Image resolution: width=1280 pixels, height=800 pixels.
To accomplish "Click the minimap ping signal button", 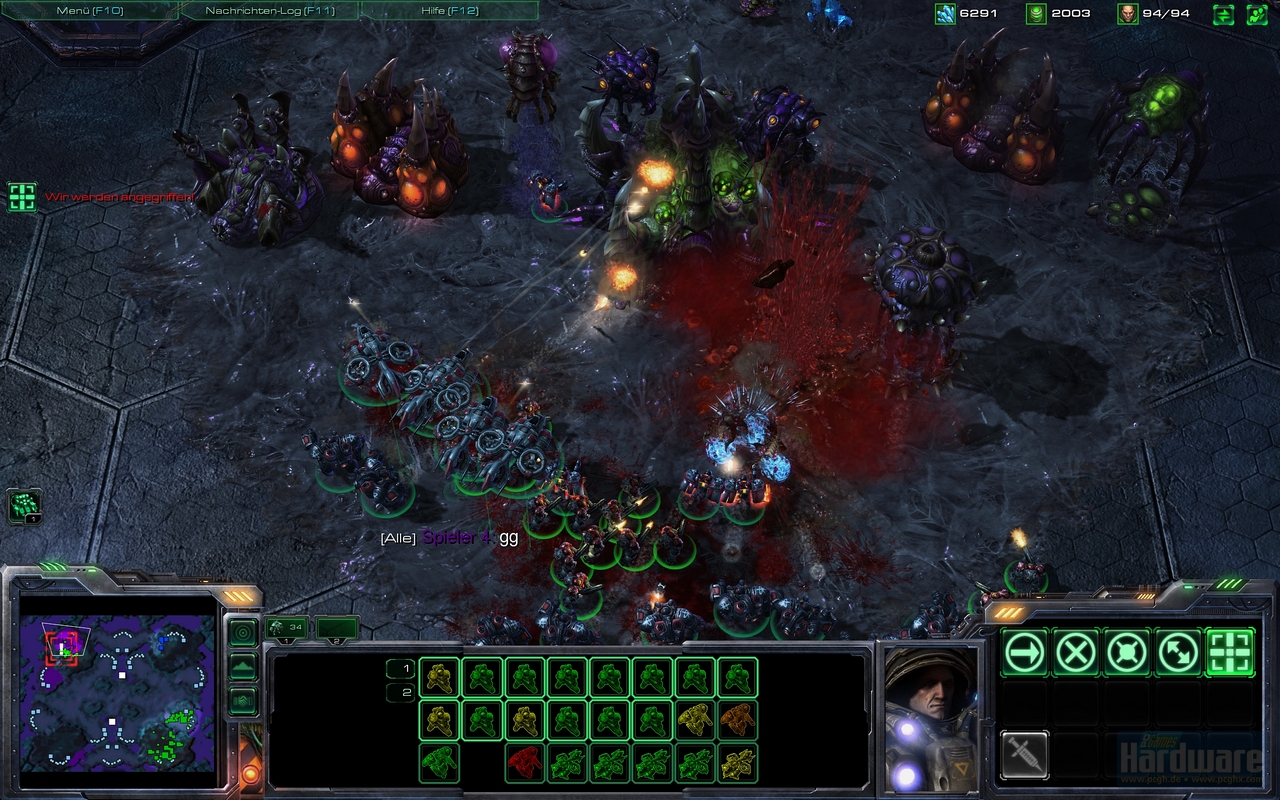I will coord(243,632).
